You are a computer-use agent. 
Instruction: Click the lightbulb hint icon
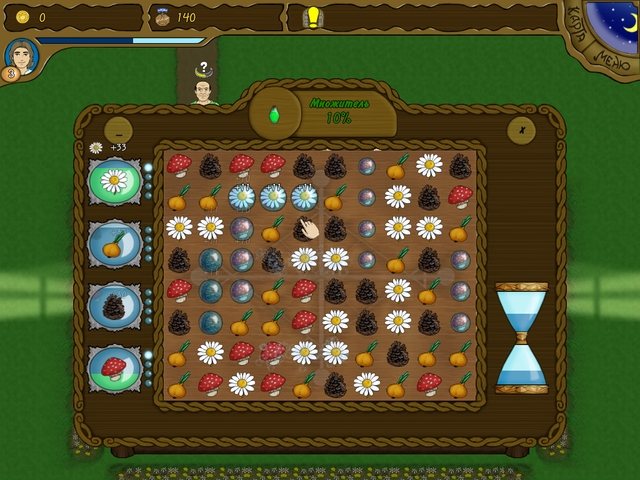[312, 17]
